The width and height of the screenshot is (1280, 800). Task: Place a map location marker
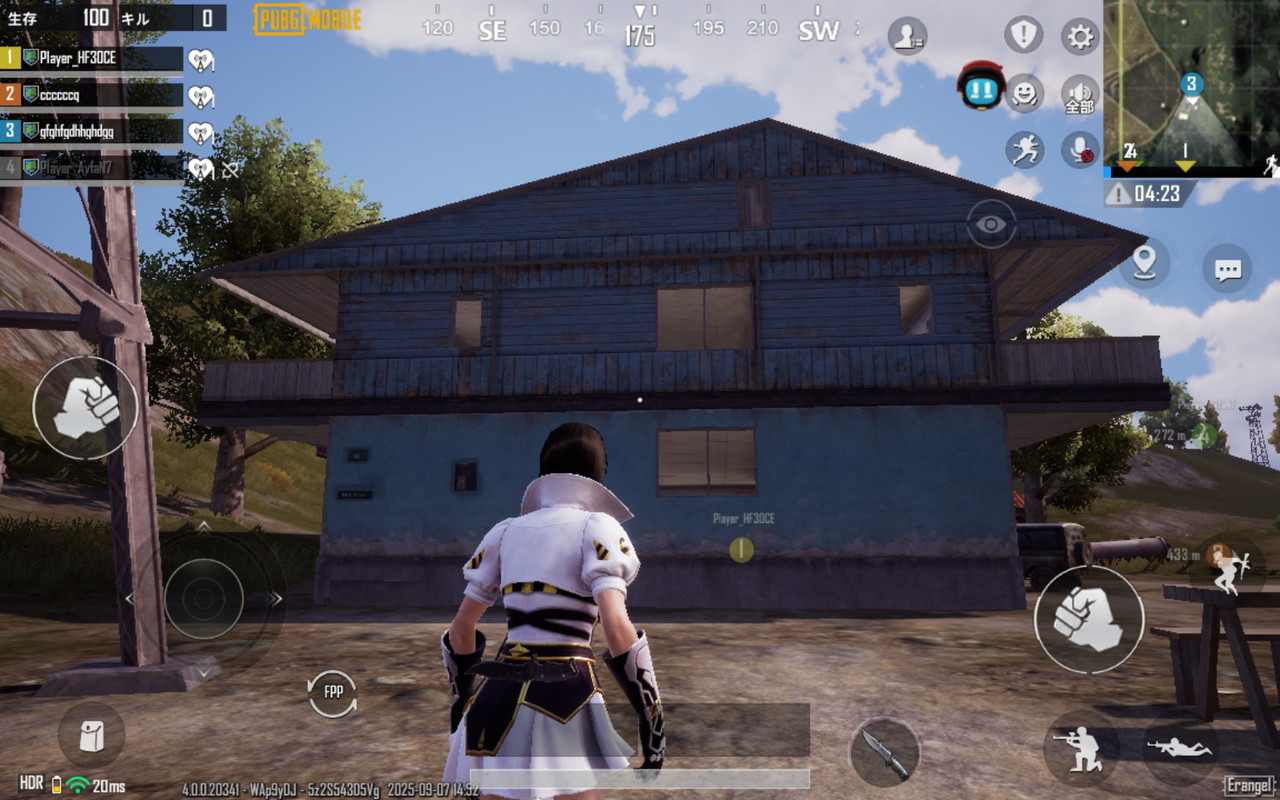tap(1144, 263)
